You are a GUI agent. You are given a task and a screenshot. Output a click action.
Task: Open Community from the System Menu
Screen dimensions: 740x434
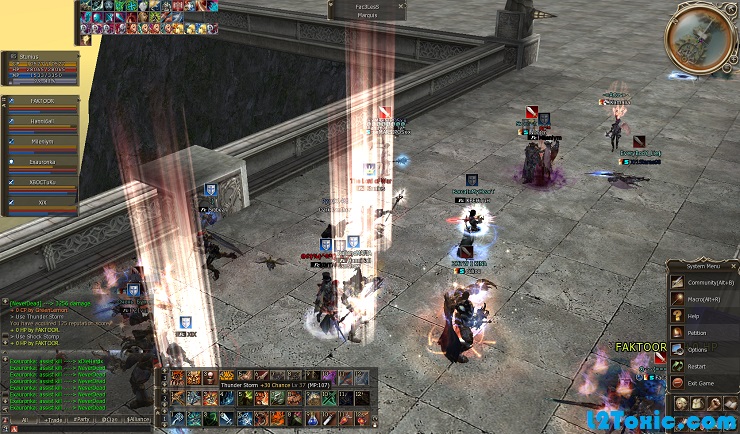point(706,281)
